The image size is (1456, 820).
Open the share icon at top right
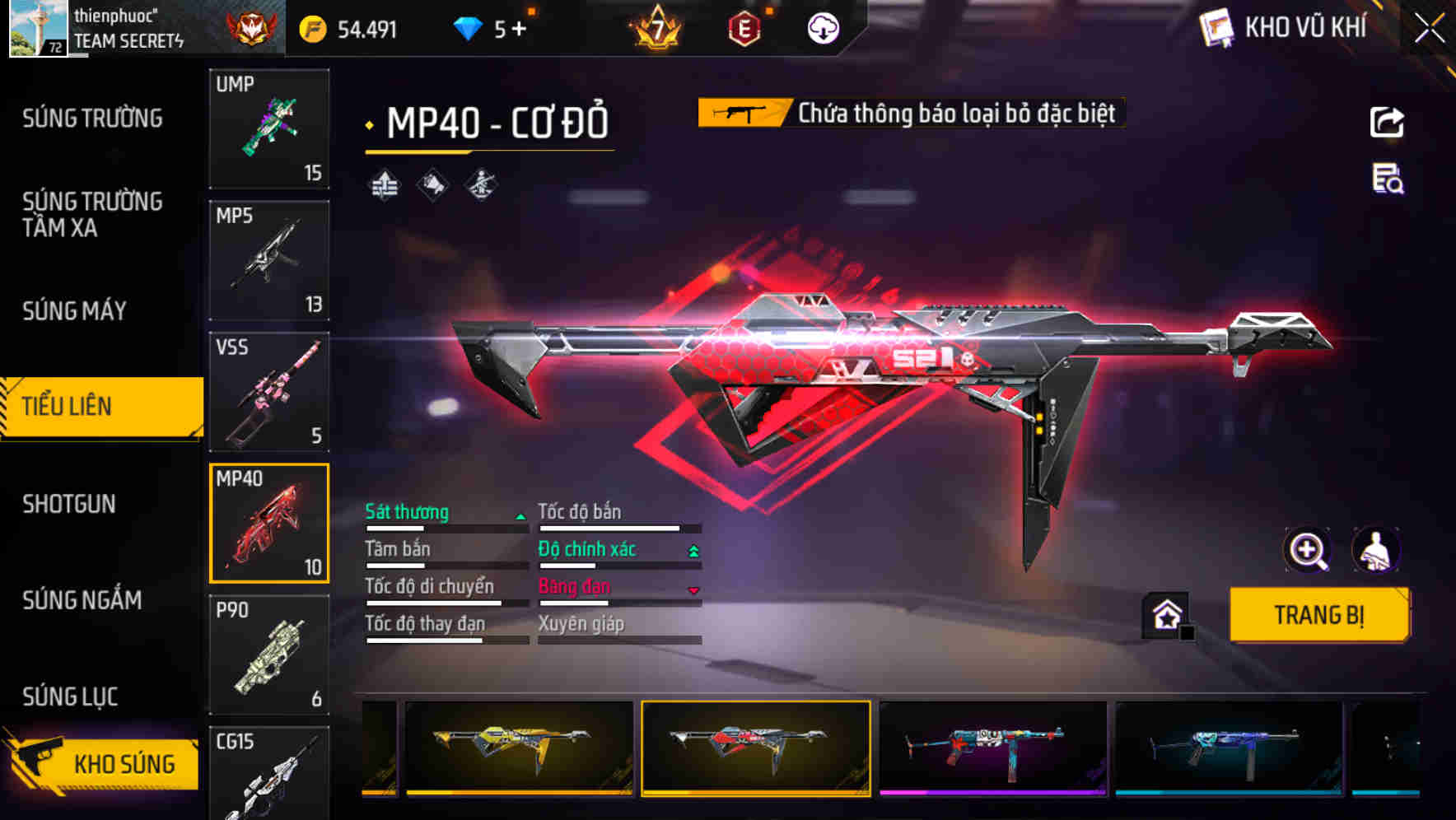(x=1388, y=121)
